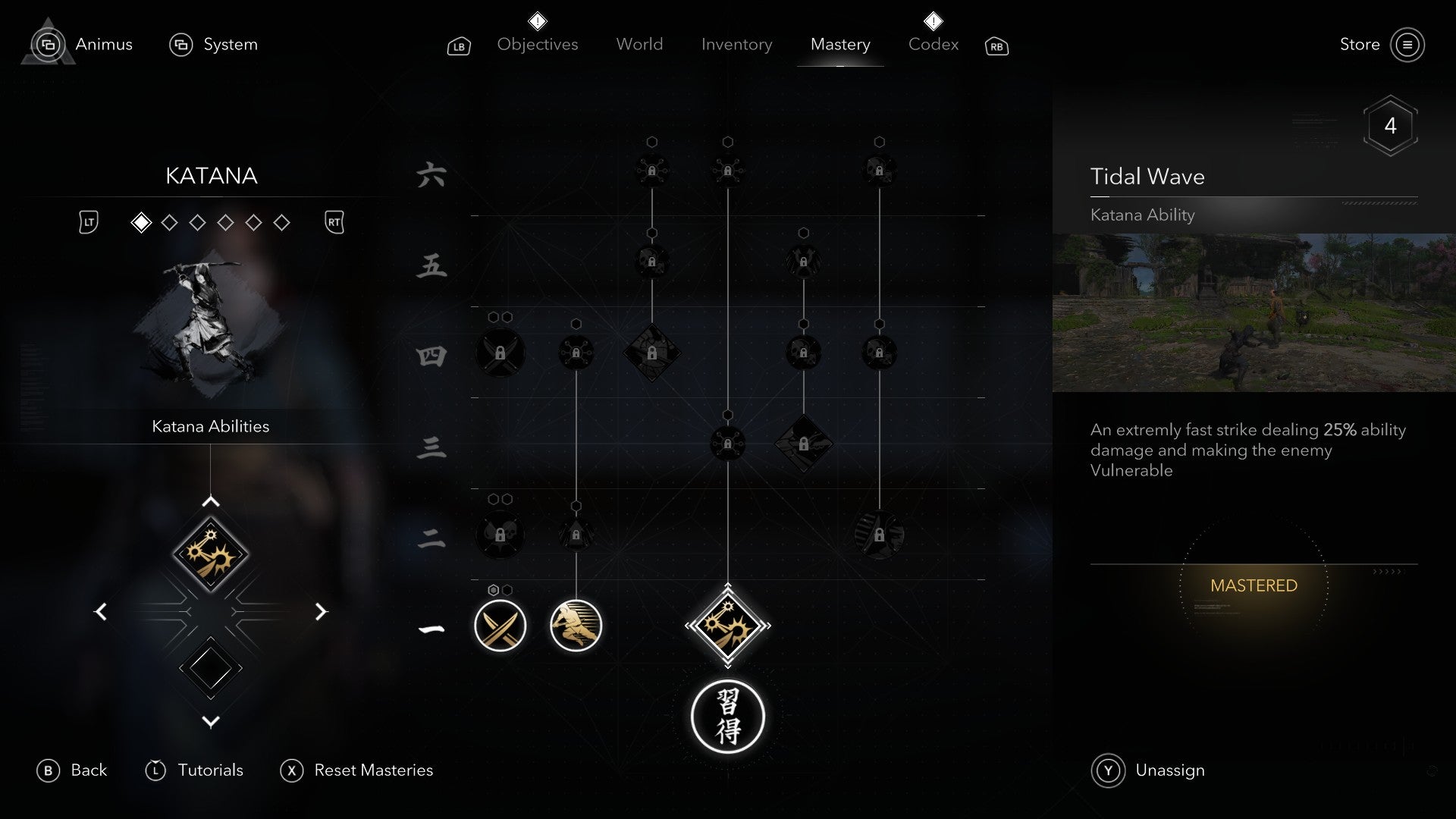The image size is (1456, 819).
Task: Click the Mastered progress ring
Action: pos(1255,585)
